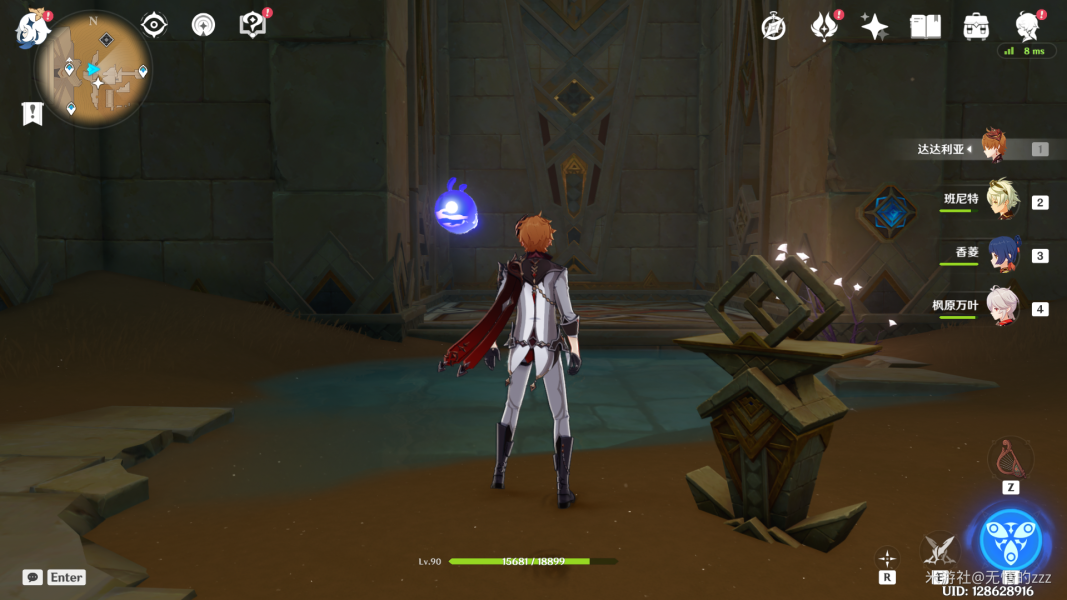Open the quest log bookmark icon

32,113
